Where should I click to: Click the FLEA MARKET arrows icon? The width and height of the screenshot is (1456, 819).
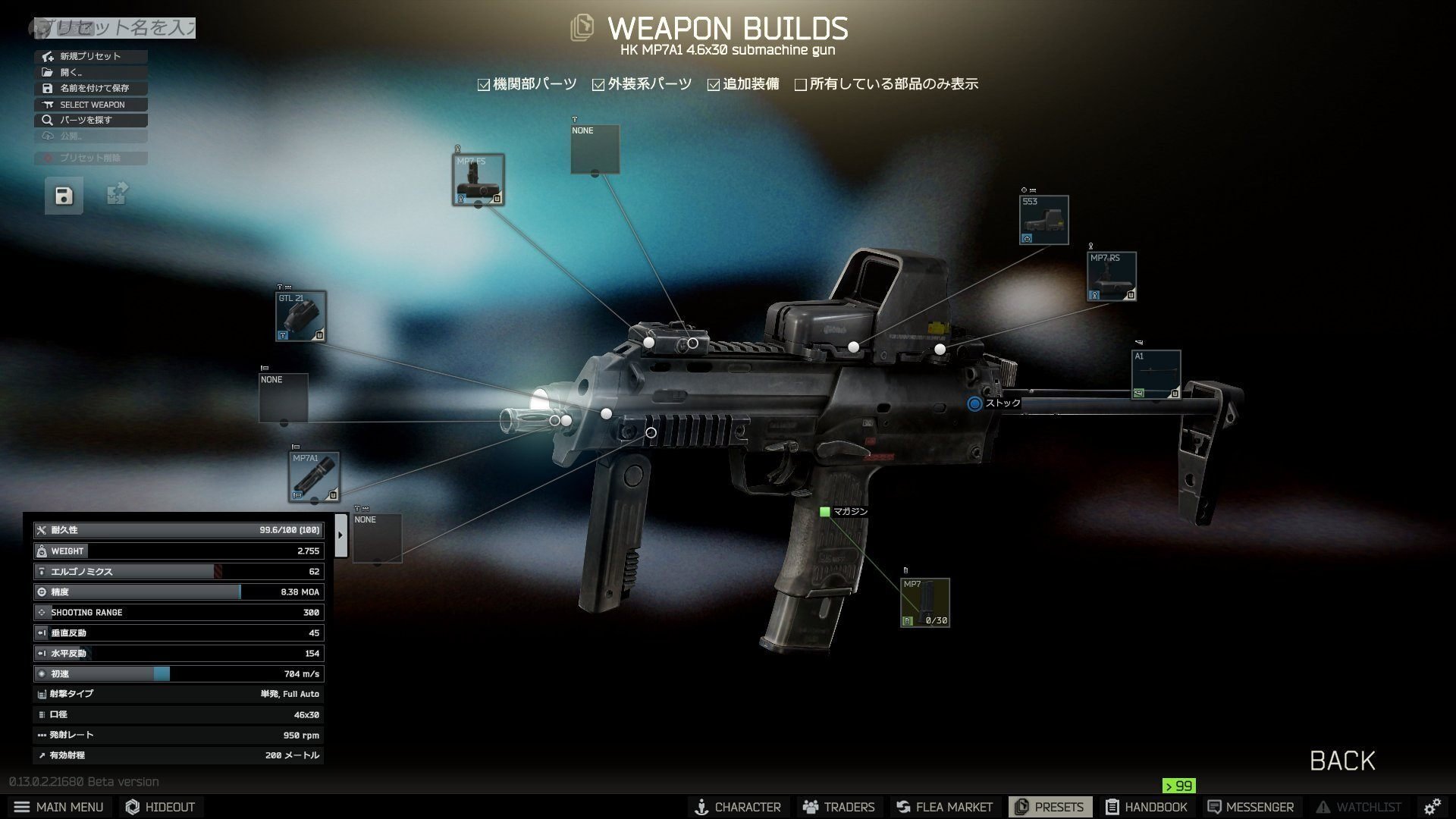903,806
